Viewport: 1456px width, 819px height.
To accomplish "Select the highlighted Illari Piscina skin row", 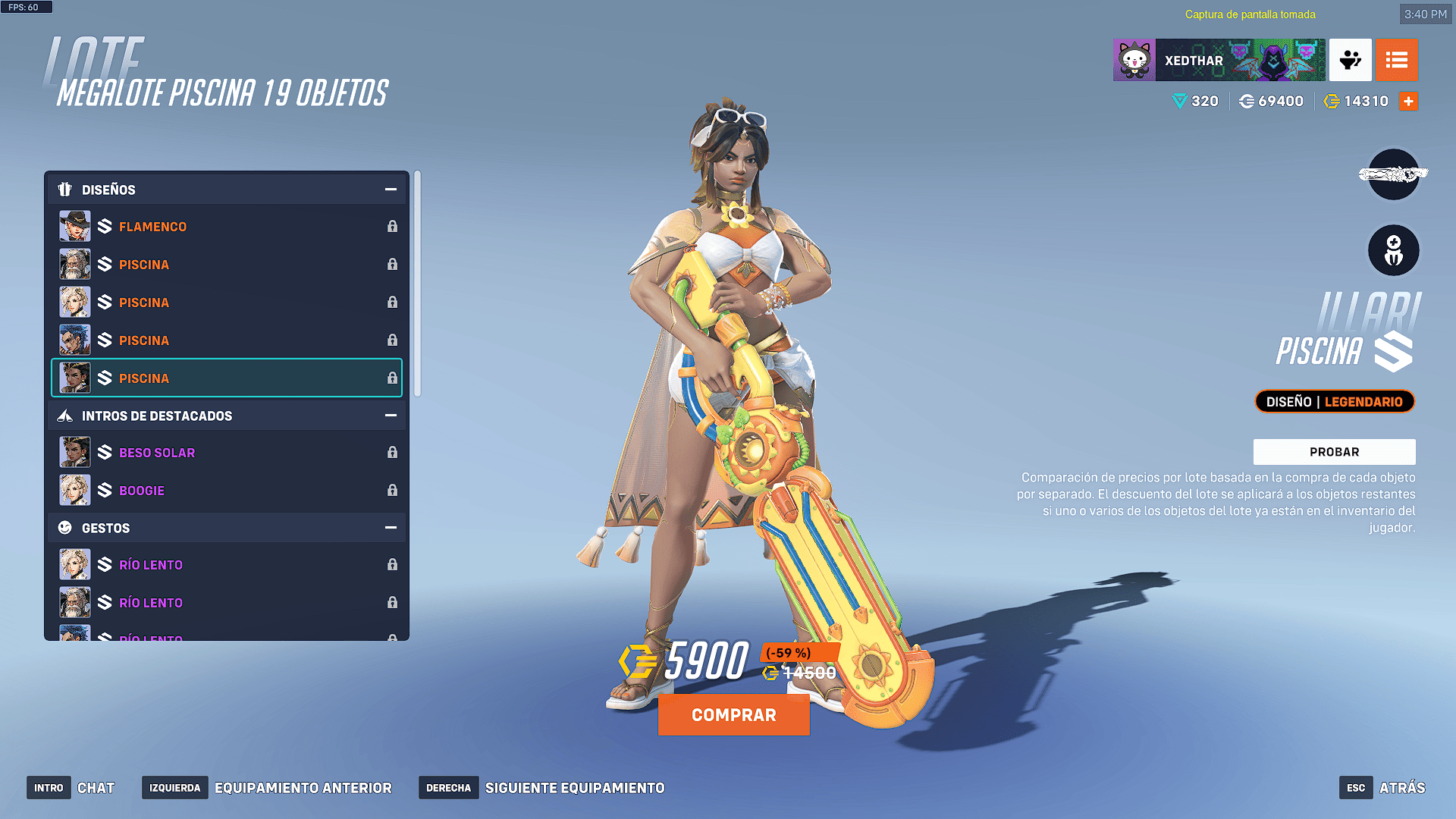I will pyautogui.click(x=227, y=378).
